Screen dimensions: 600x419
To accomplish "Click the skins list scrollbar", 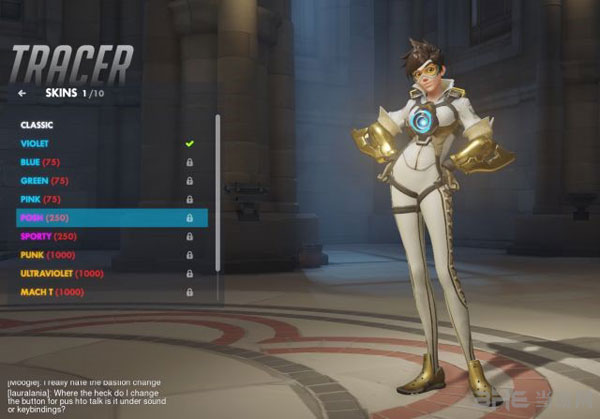I will pyautogui.click(x=217, y=190).
